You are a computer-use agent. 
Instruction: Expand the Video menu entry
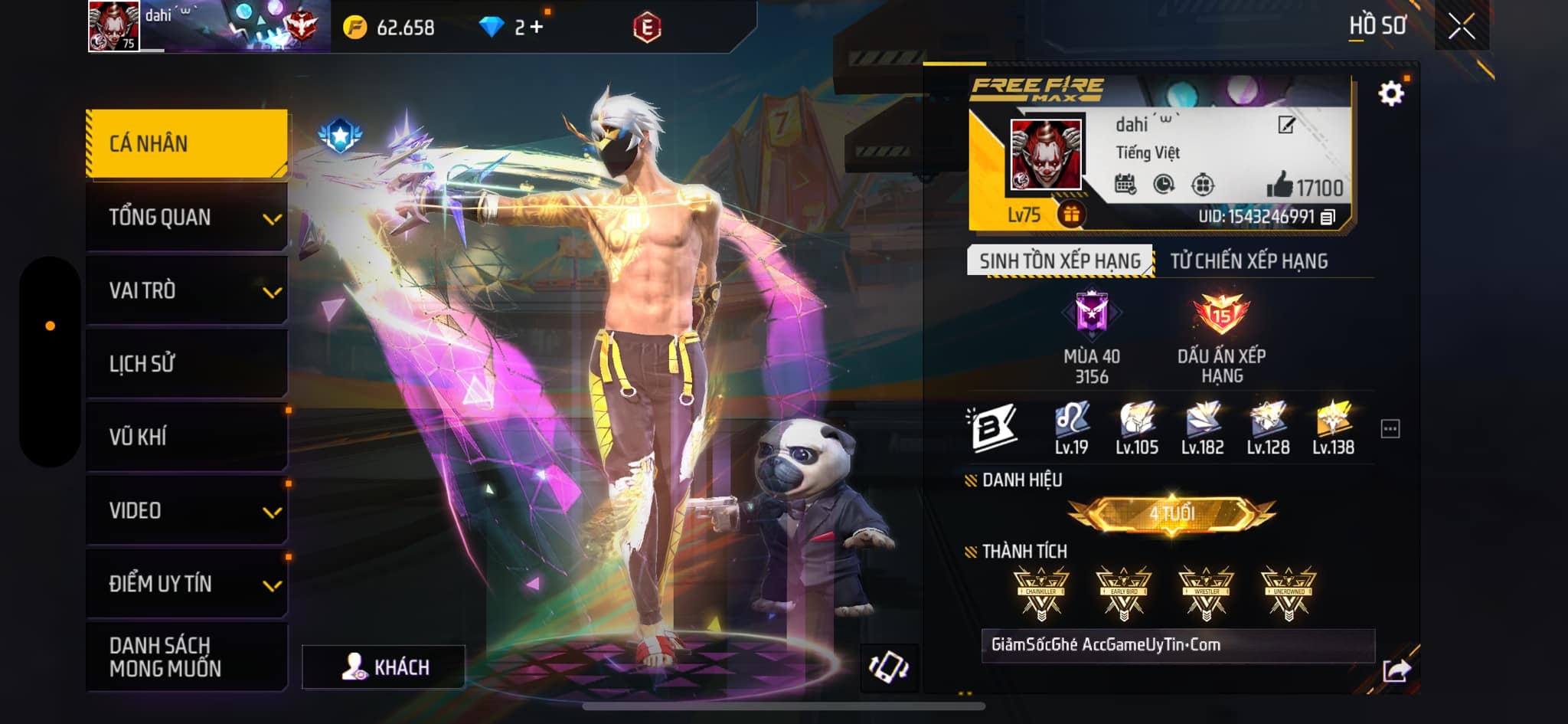pos(187,510)
